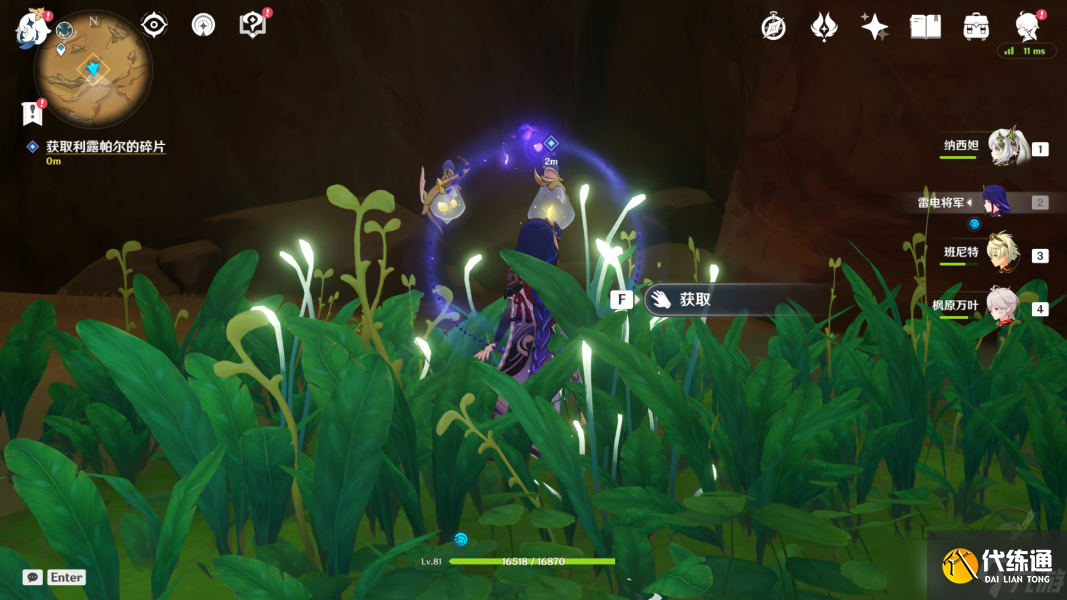Open the Paimon main menu
This screenshot has width=1067, height=600.
point(31,28)
